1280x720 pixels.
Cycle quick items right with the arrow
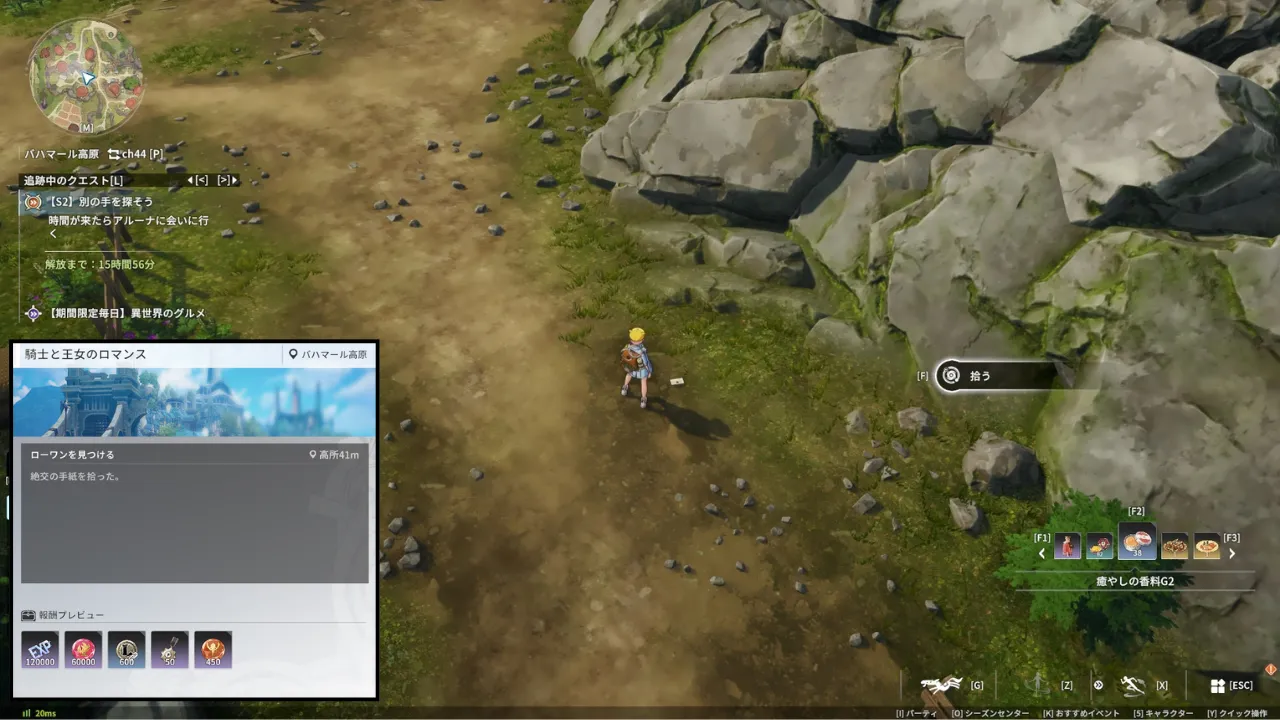pyautogui.click(x=1232, y=553)
